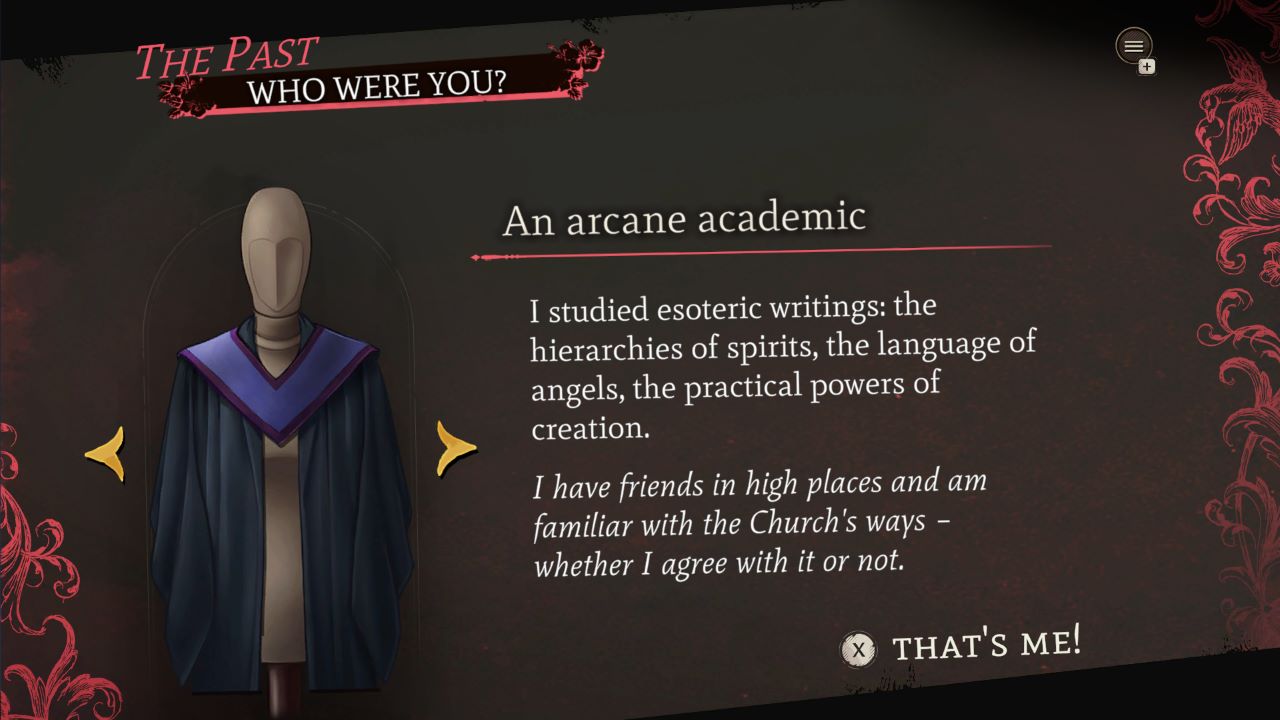Click the heading An arcane academic
The width and height of the screenshot is (1280, 720).
coord(684,218)
